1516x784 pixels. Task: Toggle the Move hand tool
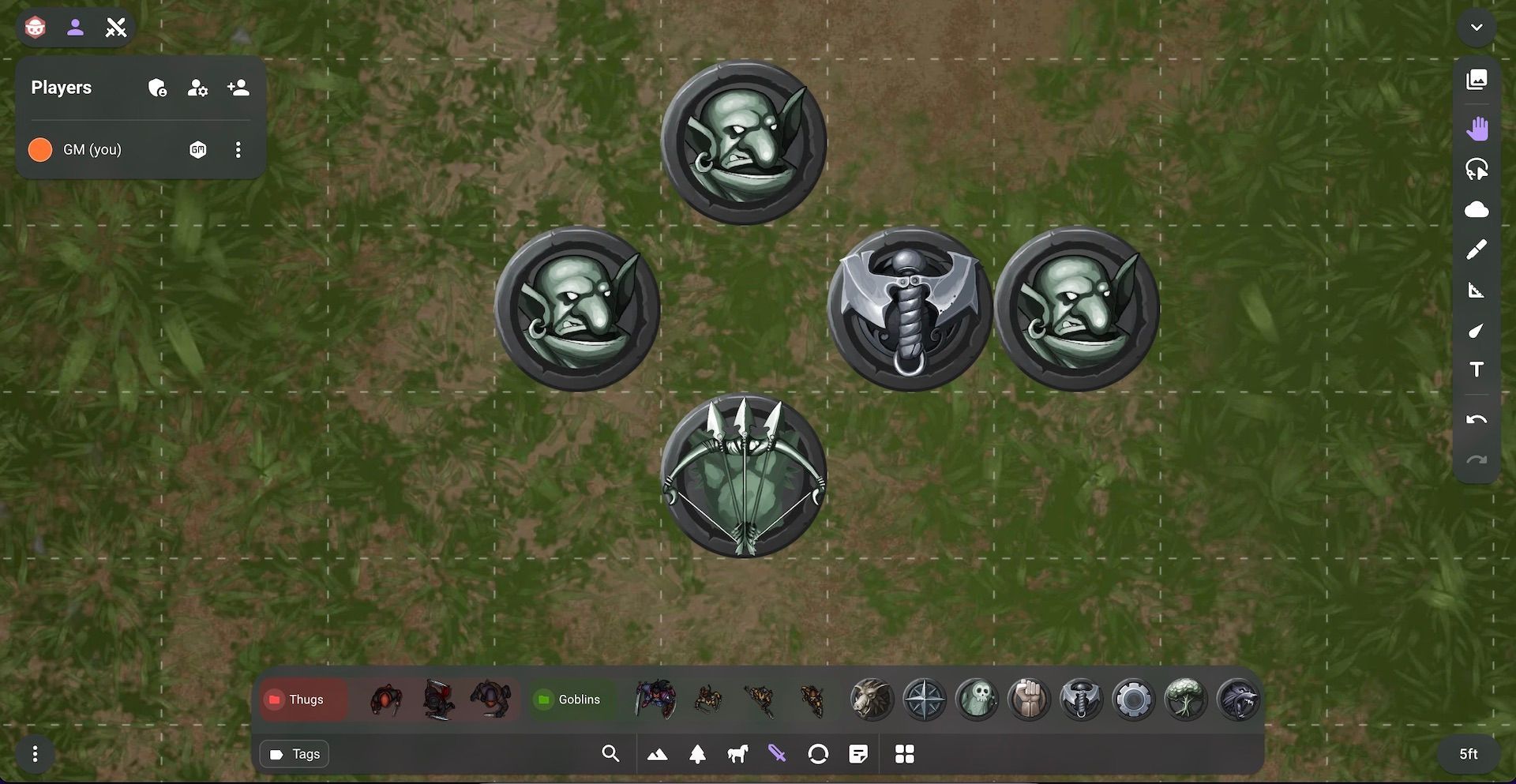(x=1477, y=127)
